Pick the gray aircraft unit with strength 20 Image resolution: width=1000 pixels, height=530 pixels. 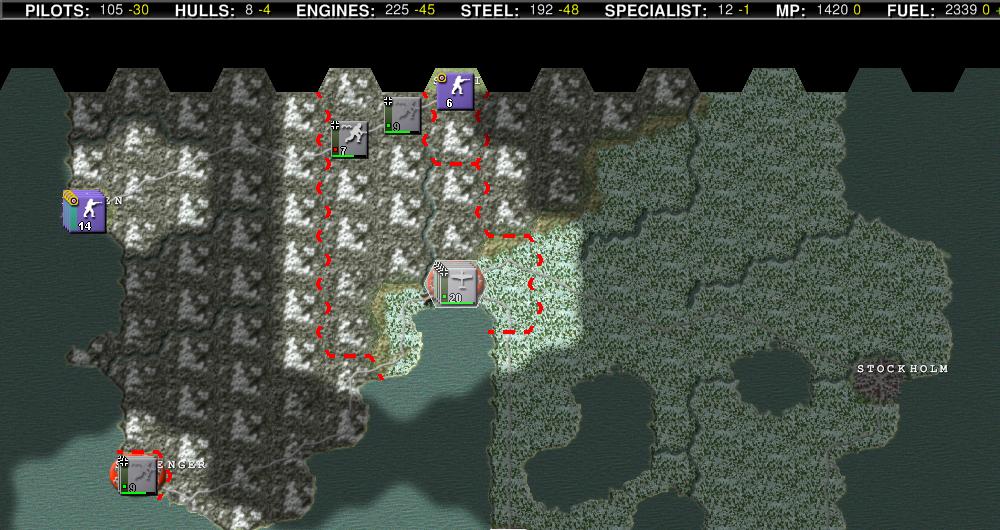click(459, 284)
